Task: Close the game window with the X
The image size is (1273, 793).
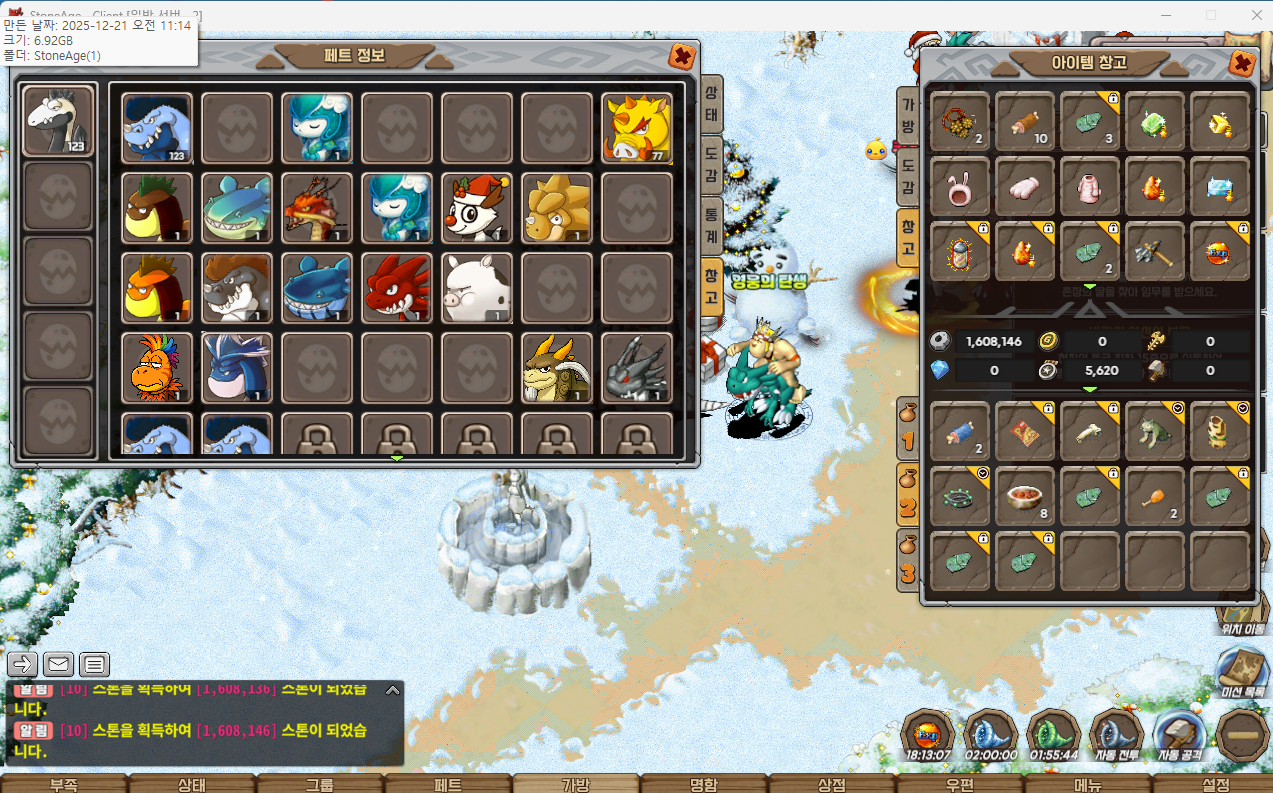Action: (x=1256, y=15)
